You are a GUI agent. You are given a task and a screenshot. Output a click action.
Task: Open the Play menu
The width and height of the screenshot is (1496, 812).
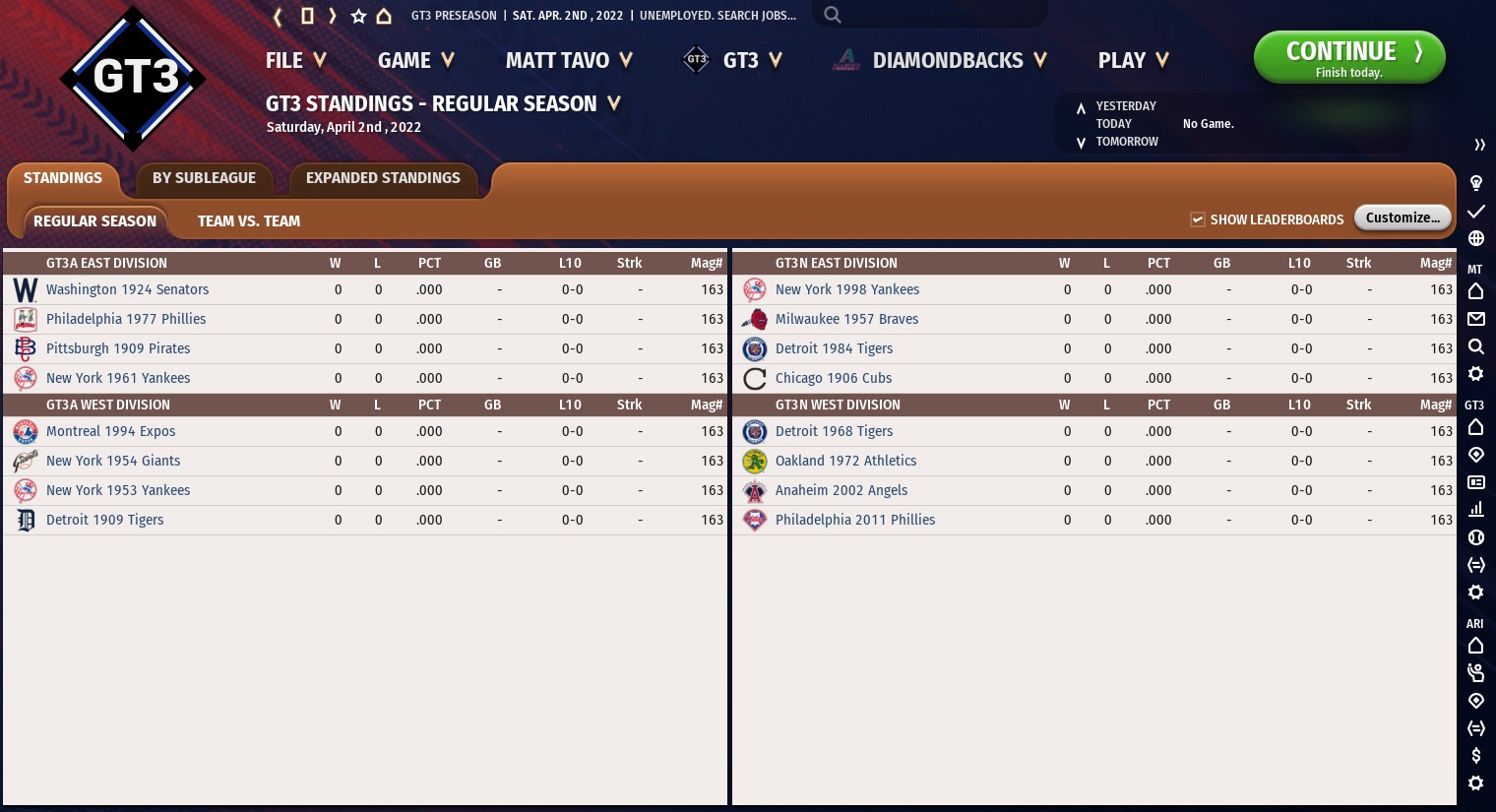1133,61
